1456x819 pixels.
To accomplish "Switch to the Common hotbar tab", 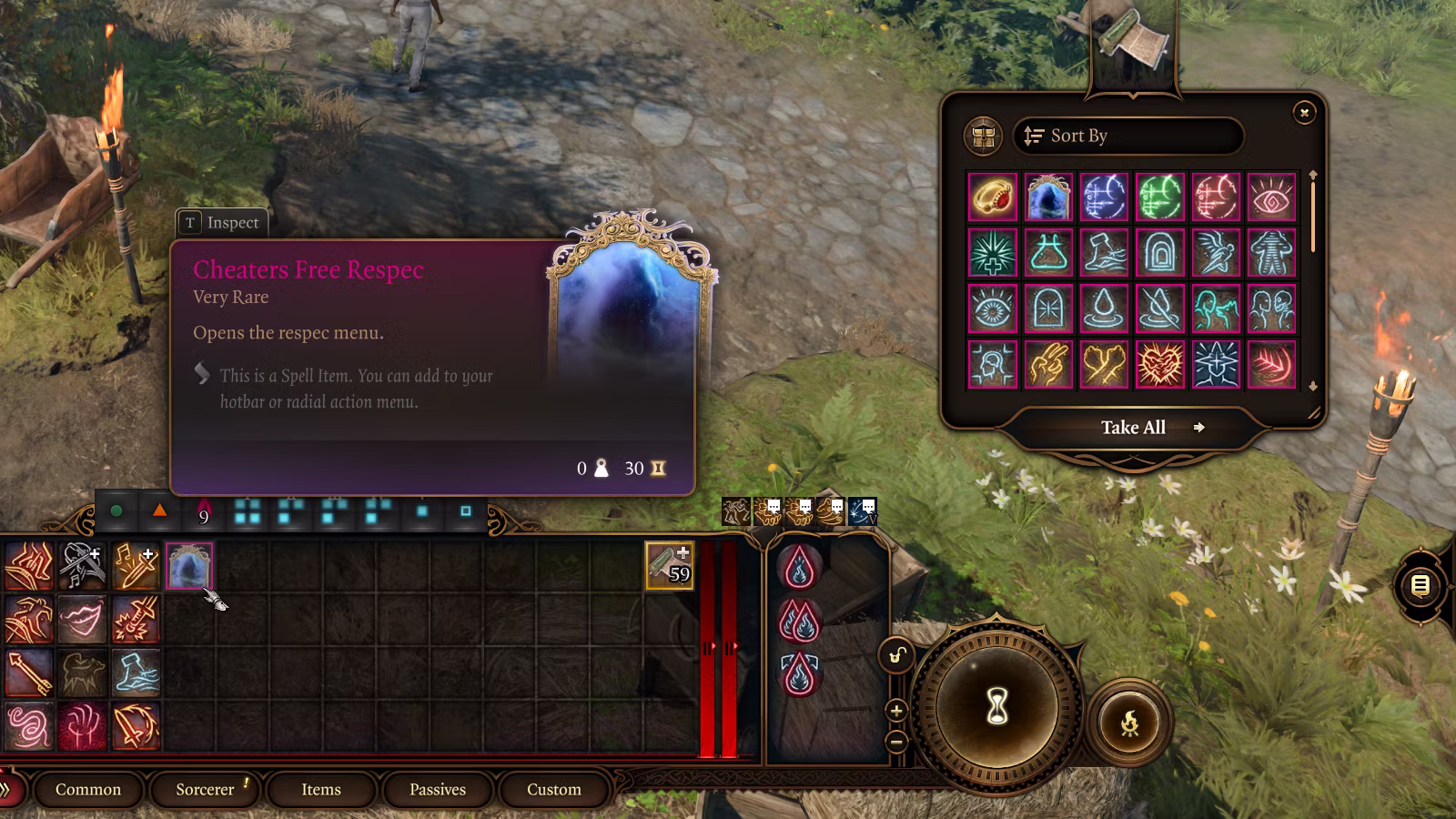I will pyautogui.click(x=88, y=790).
